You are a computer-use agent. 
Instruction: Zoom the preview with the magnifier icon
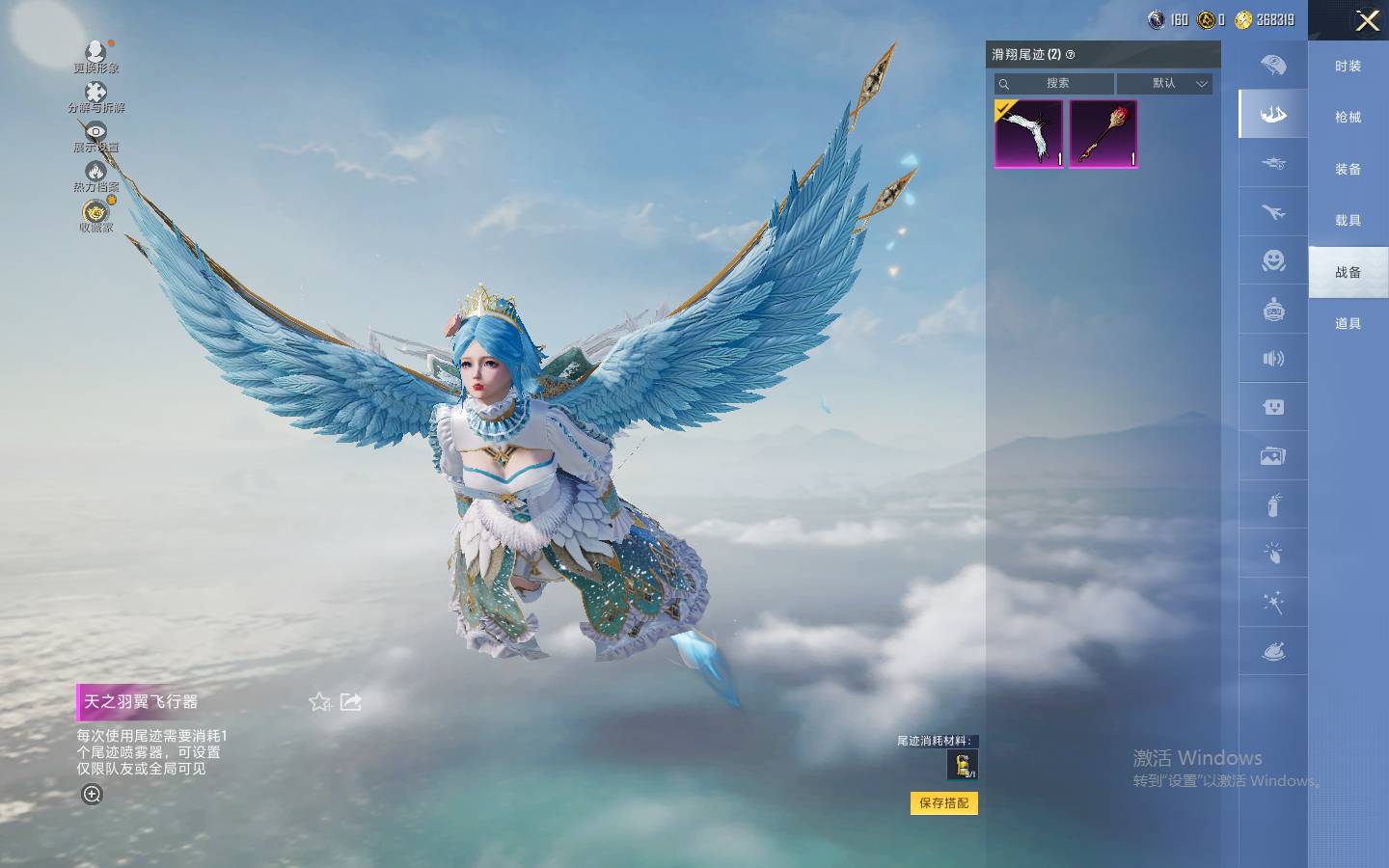[93, 795]
